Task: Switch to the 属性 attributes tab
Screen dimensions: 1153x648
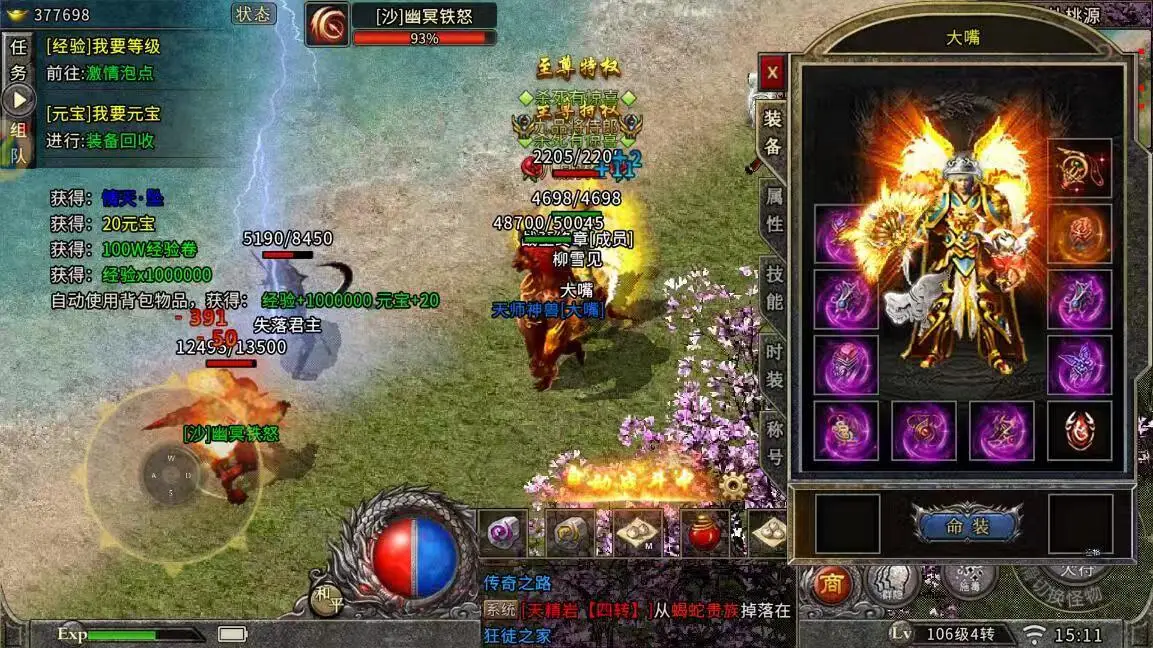Action: coord(774,208)
